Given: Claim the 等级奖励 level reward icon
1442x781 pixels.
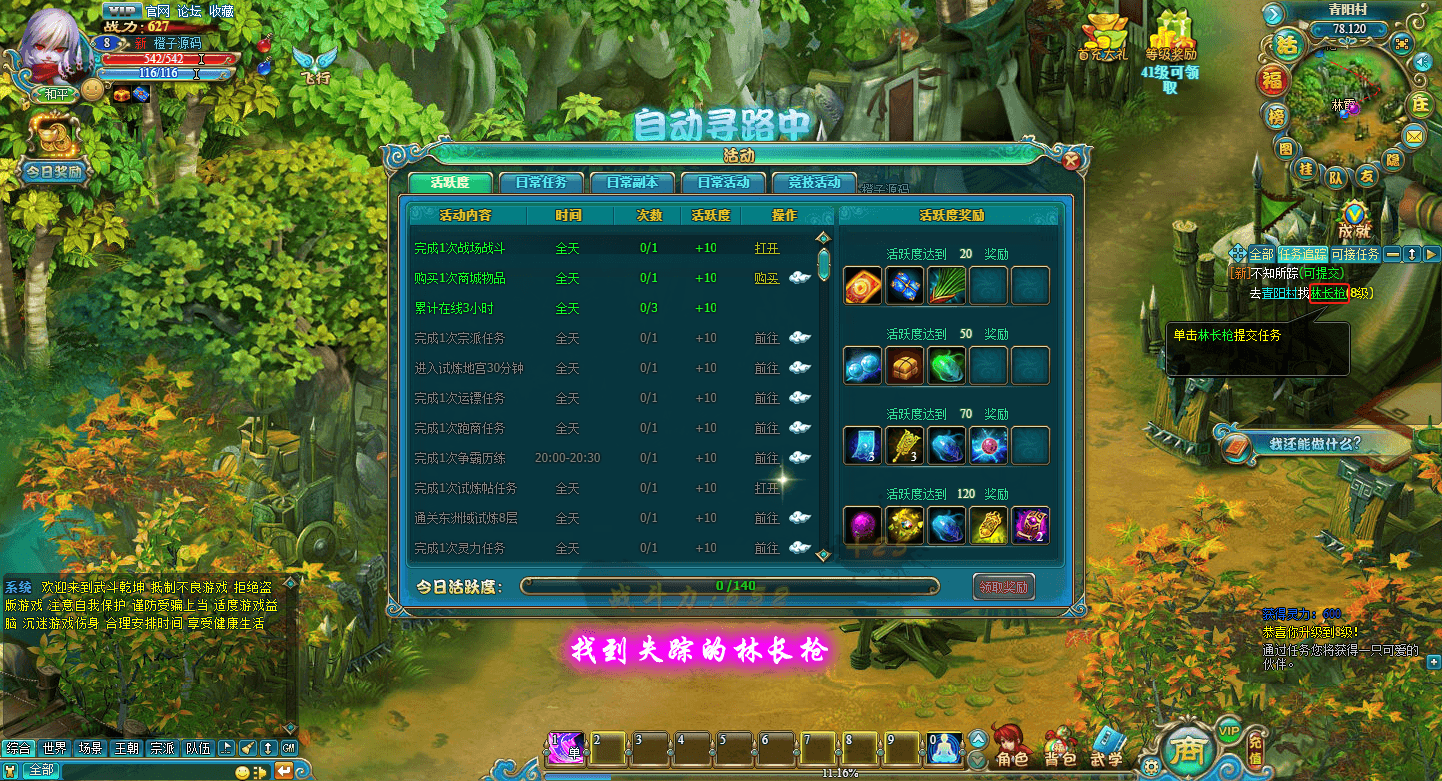Looking at the screenshot, I should pyautogui.click(x=1171, y=38).
